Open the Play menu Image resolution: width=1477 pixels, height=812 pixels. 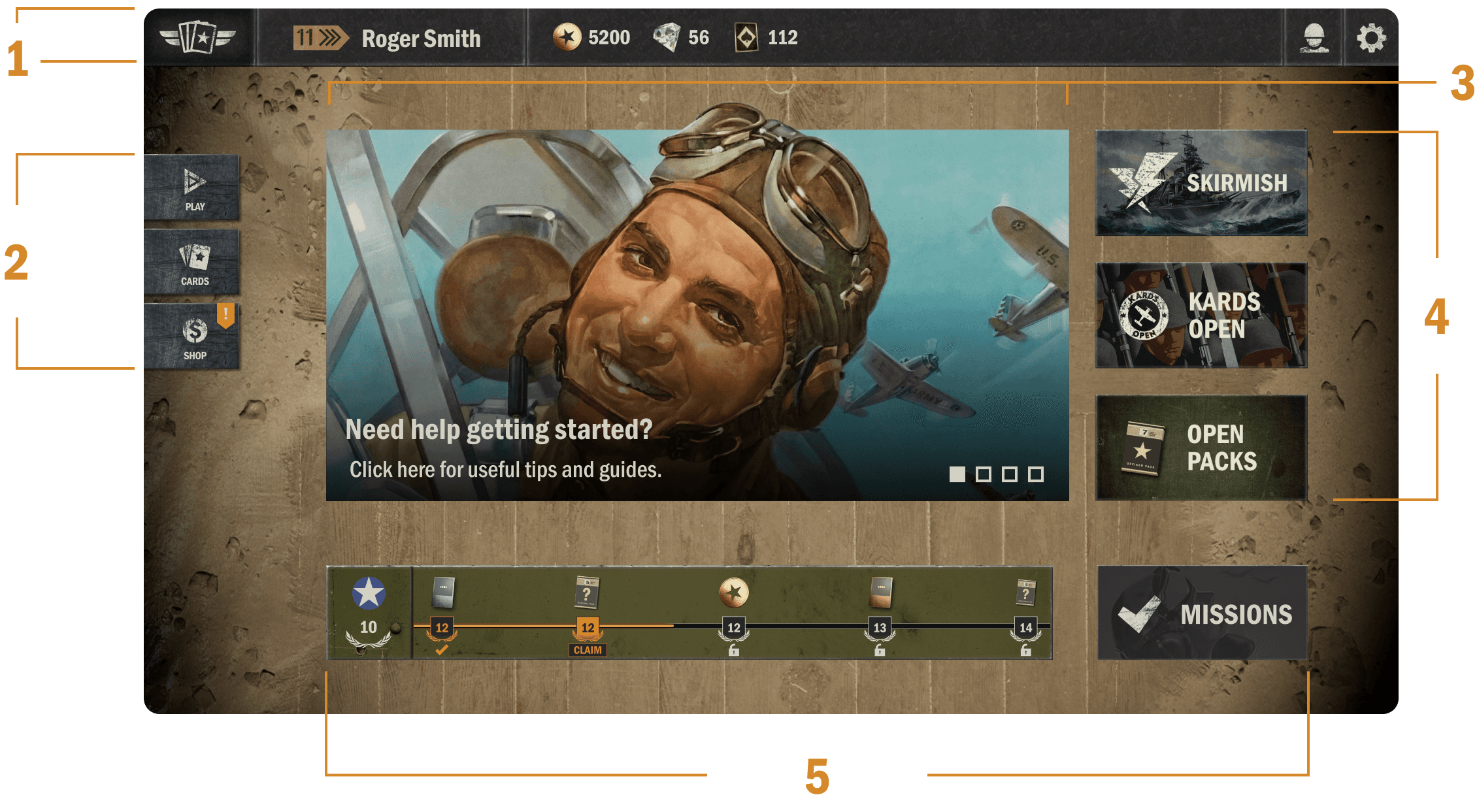[x=192, y=188]
